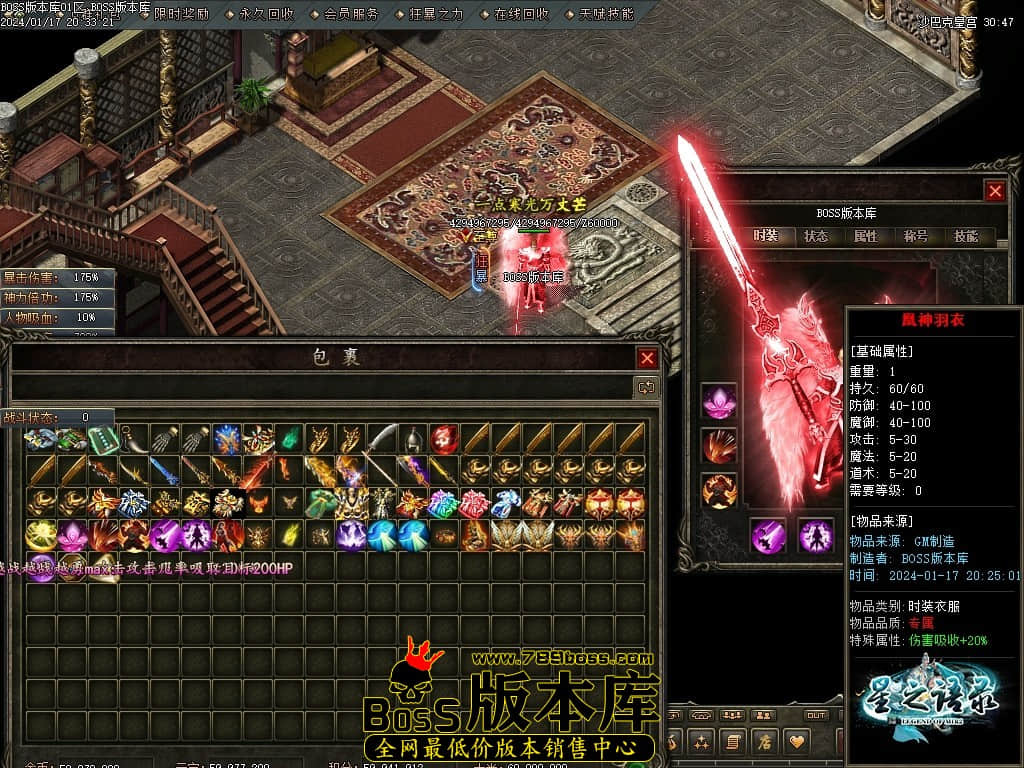The width and height of the screenshot is (1024, 768).
Task: Select the 时装 fashion tab
Action: coord(766,237)
